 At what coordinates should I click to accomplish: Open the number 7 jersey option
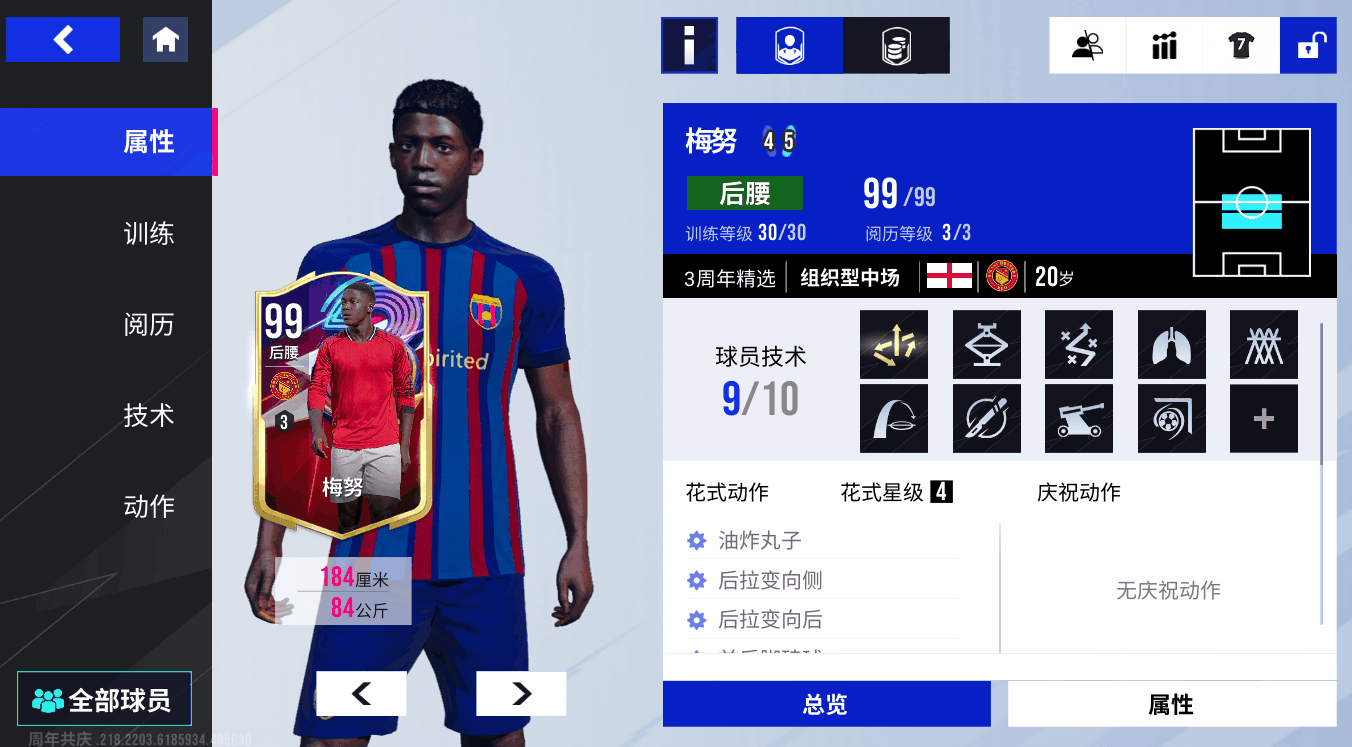tap(1241, 46)
